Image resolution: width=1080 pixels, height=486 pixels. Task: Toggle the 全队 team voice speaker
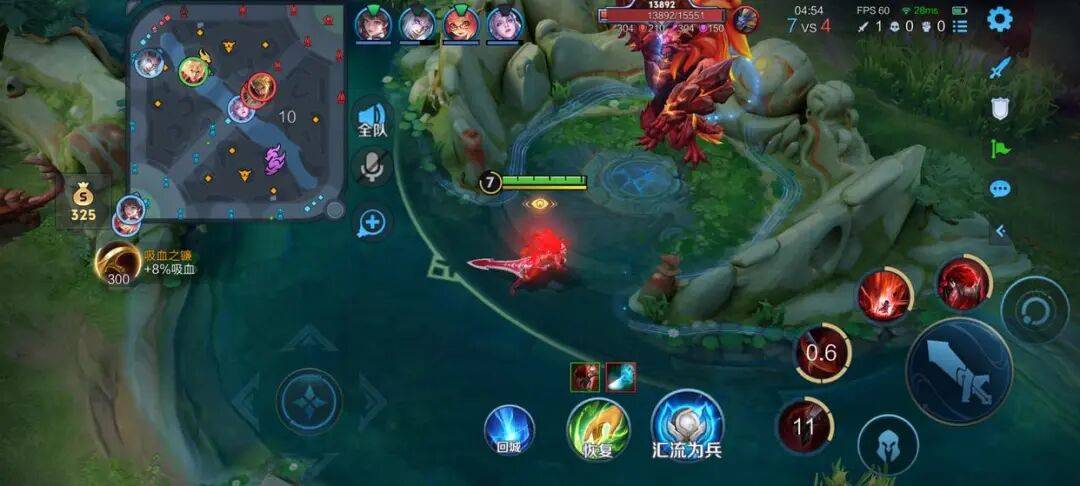(372, 119)
